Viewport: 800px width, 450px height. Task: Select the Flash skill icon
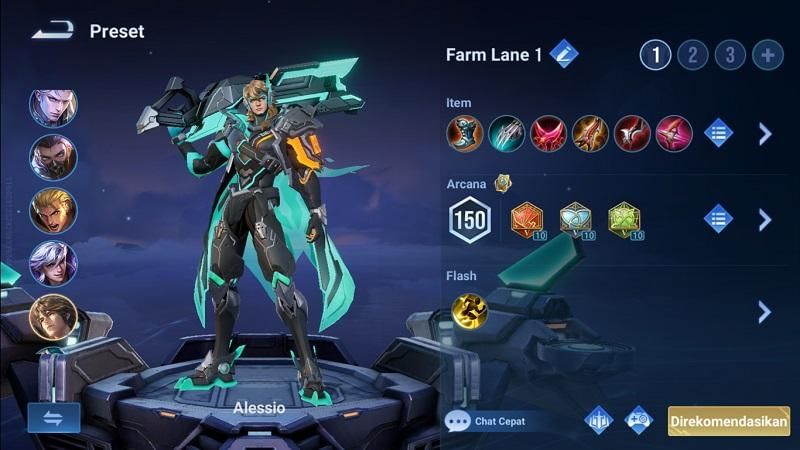[x=469, y=311]
